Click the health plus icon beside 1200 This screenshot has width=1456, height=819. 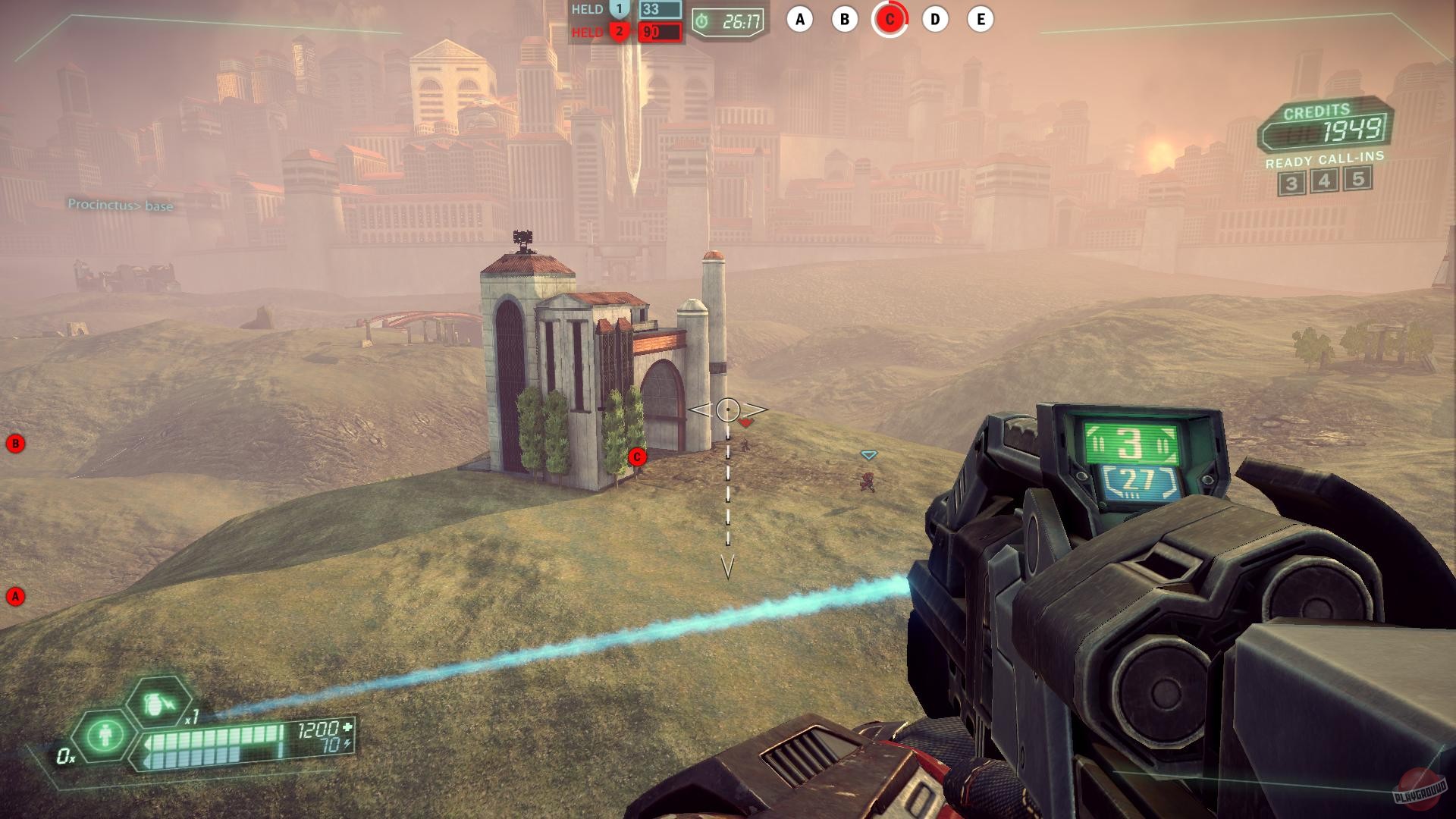click(x=349, y=726)
